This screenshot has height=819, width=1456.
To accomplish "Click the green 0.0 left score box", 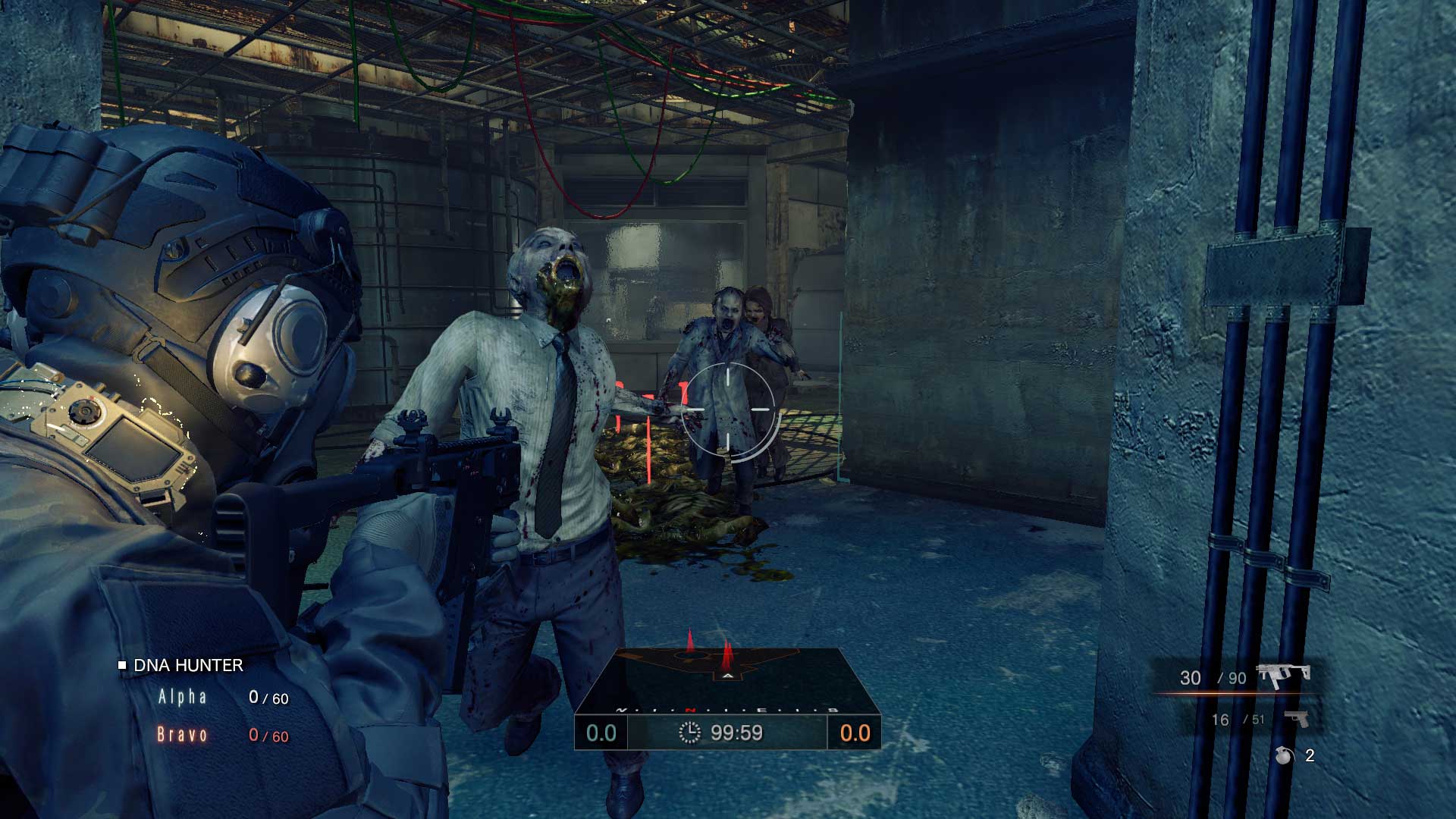I will (x=601, y=733).
